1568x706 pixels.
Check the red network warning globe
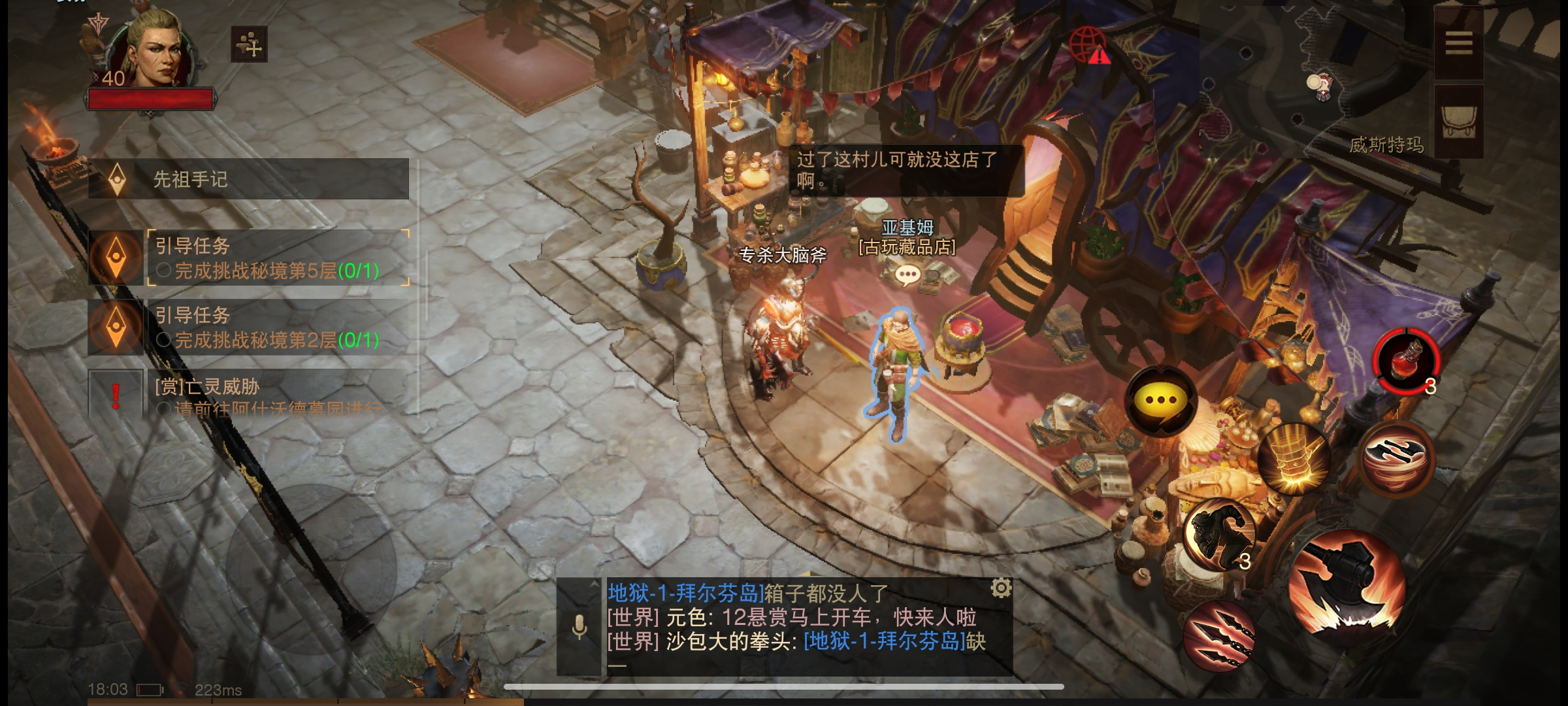(1090, 46)
